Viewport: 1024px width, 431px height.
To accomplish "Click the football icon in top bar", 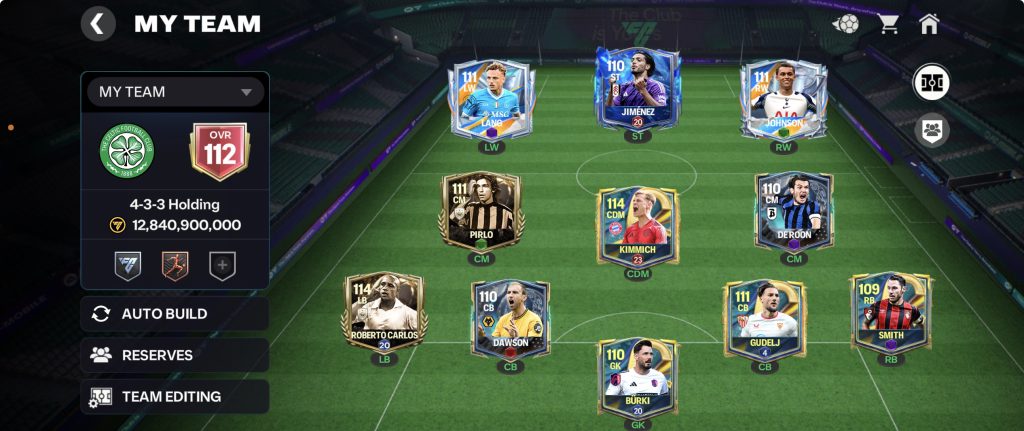I will coord(846,24).
